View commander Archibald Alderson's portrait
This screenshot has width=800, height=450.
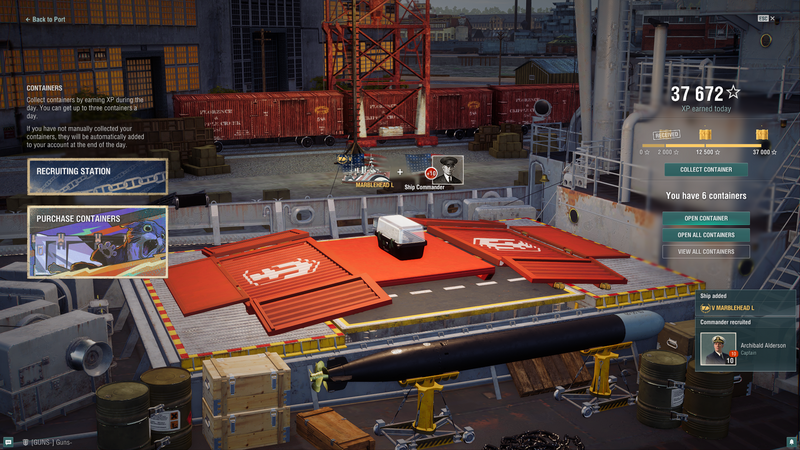click(718, 349)
